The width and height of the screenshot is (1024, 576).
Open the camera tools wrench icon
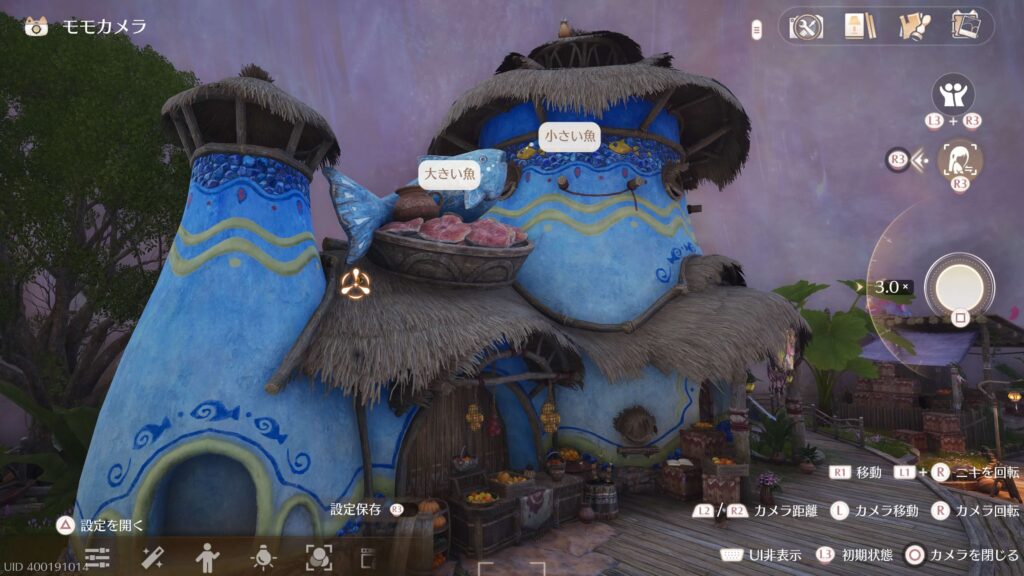click(x=805, y=27)
